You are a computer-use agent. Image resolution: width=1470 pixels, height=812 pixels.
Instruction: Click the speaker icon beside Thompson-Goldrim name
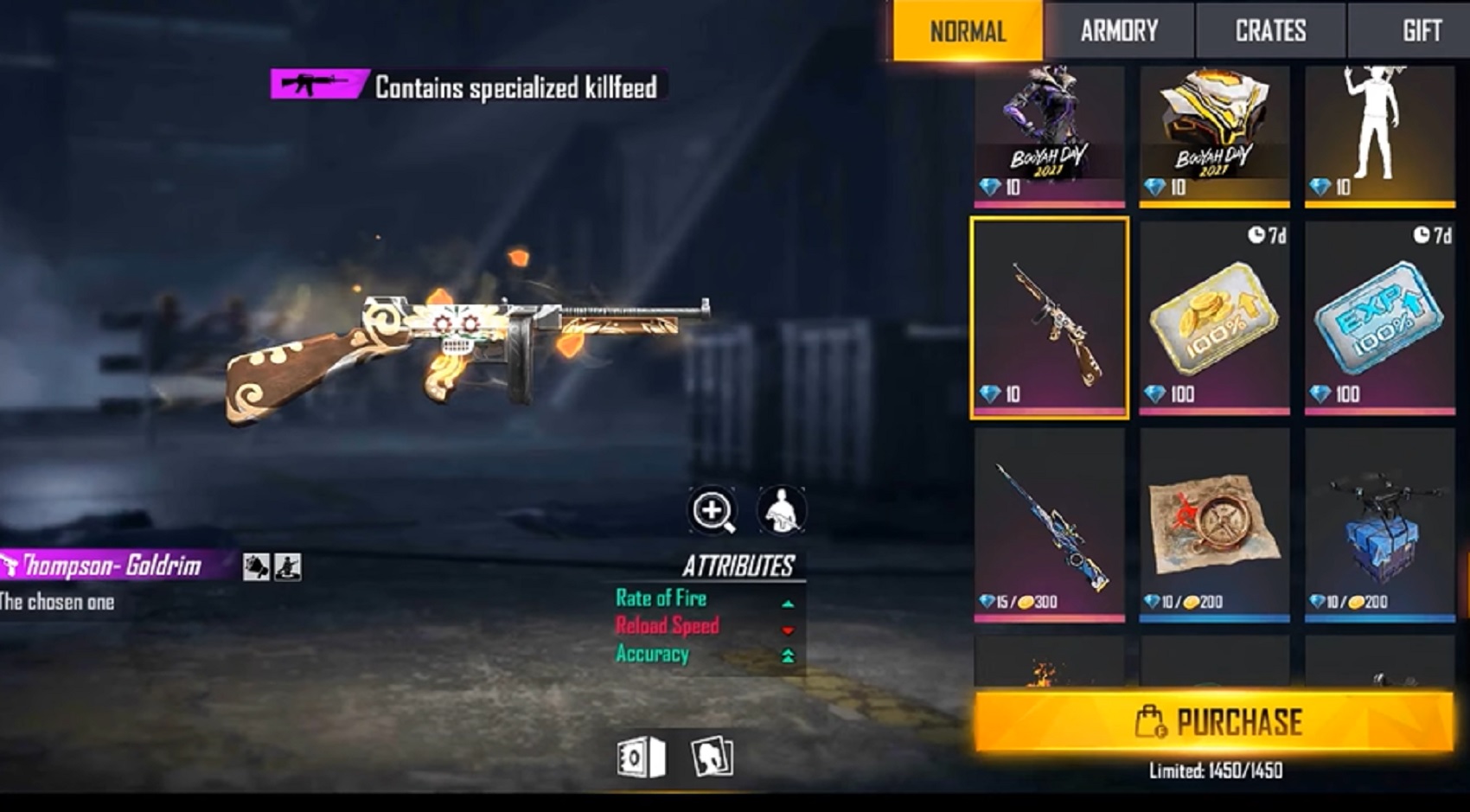pos(256,566)
